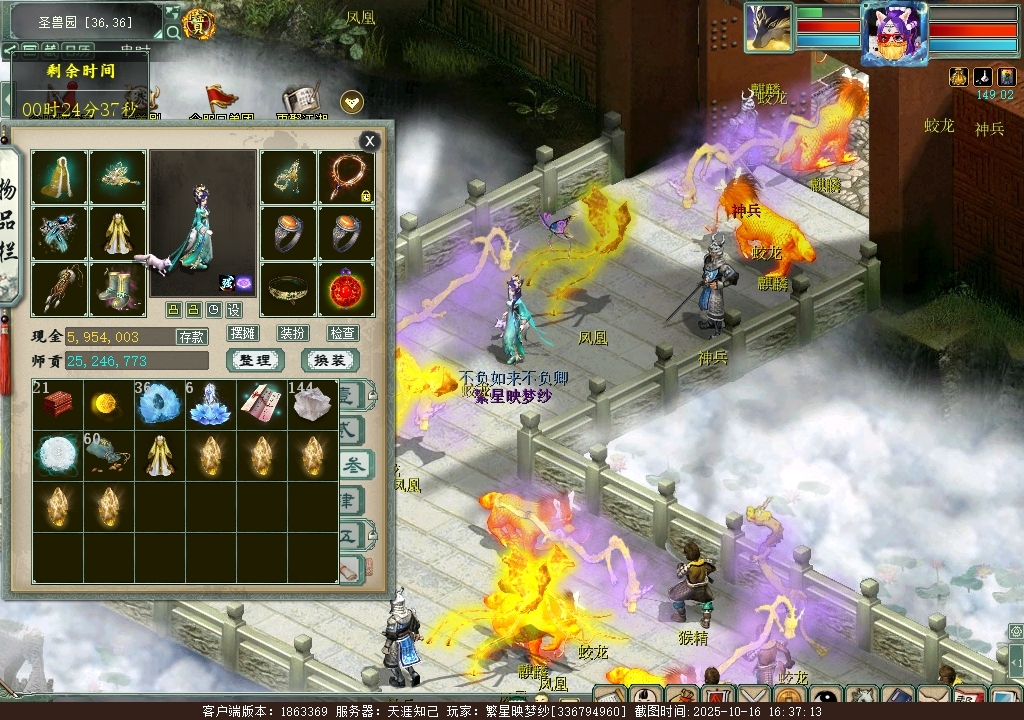The image size is (1024, 720).
Task: Open the 摆摊 stall button
Action: pos(243,333)
